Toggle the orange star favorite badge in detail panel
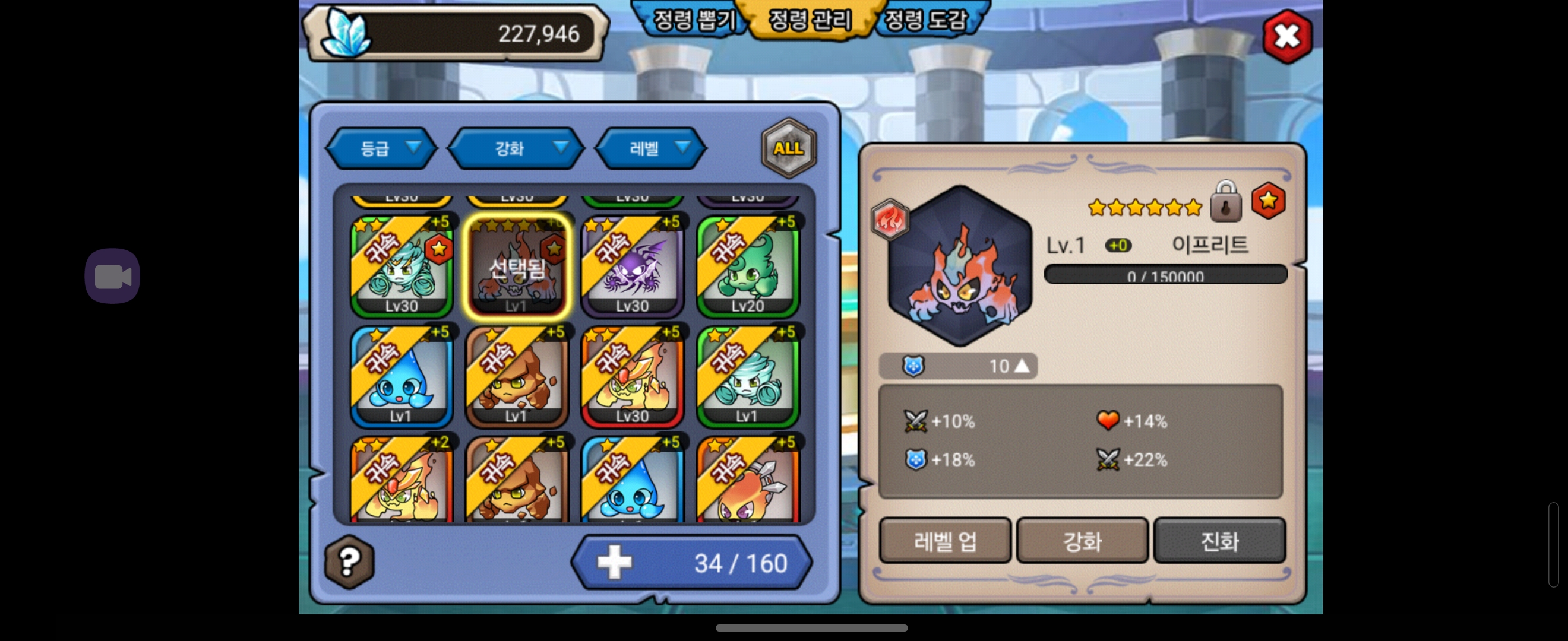This screenshot has width=1568, height=641. click(1268, 201)
